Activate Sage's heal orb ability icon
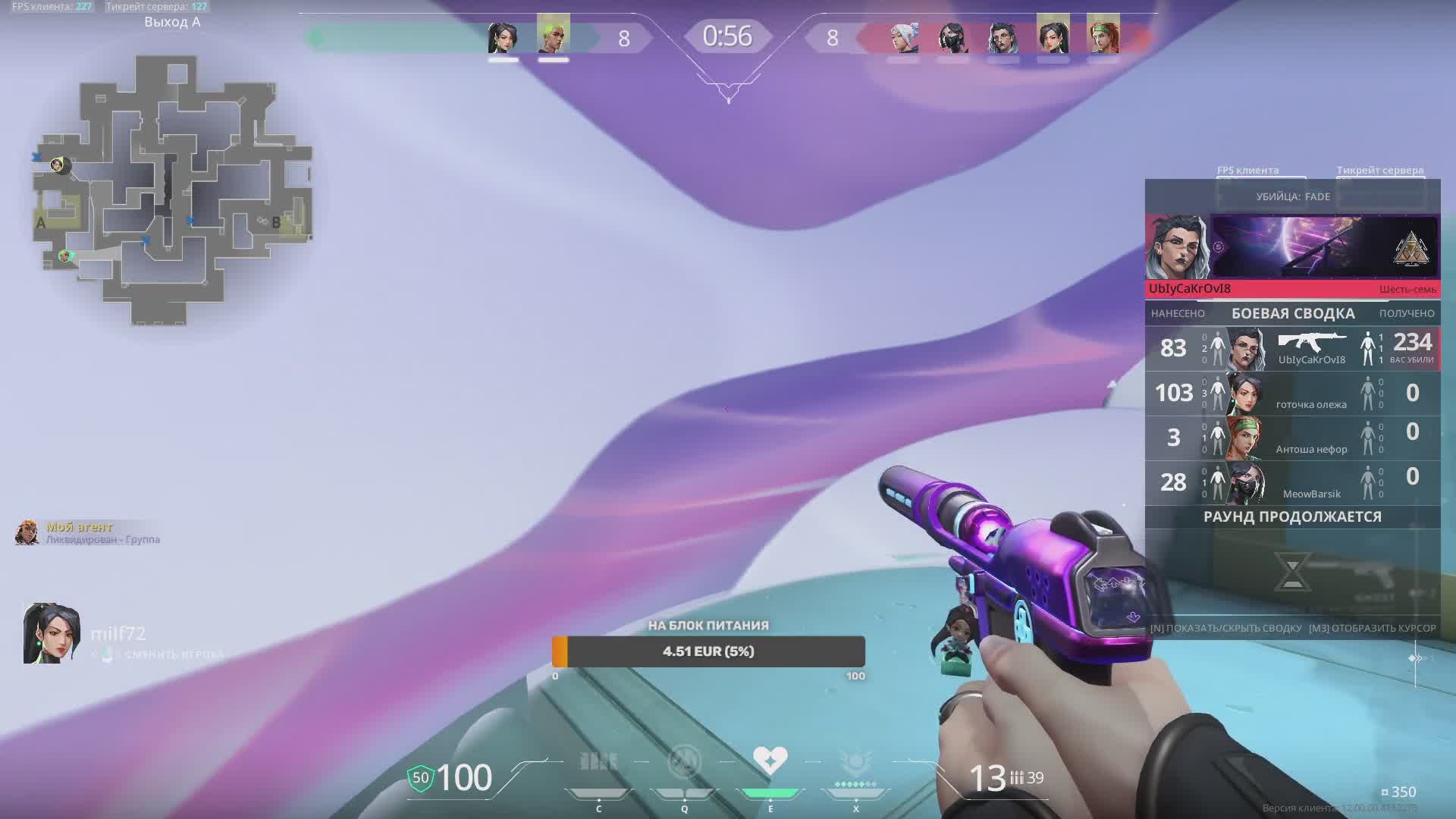This screenshot has height=819, width=1456. point(770,762)
